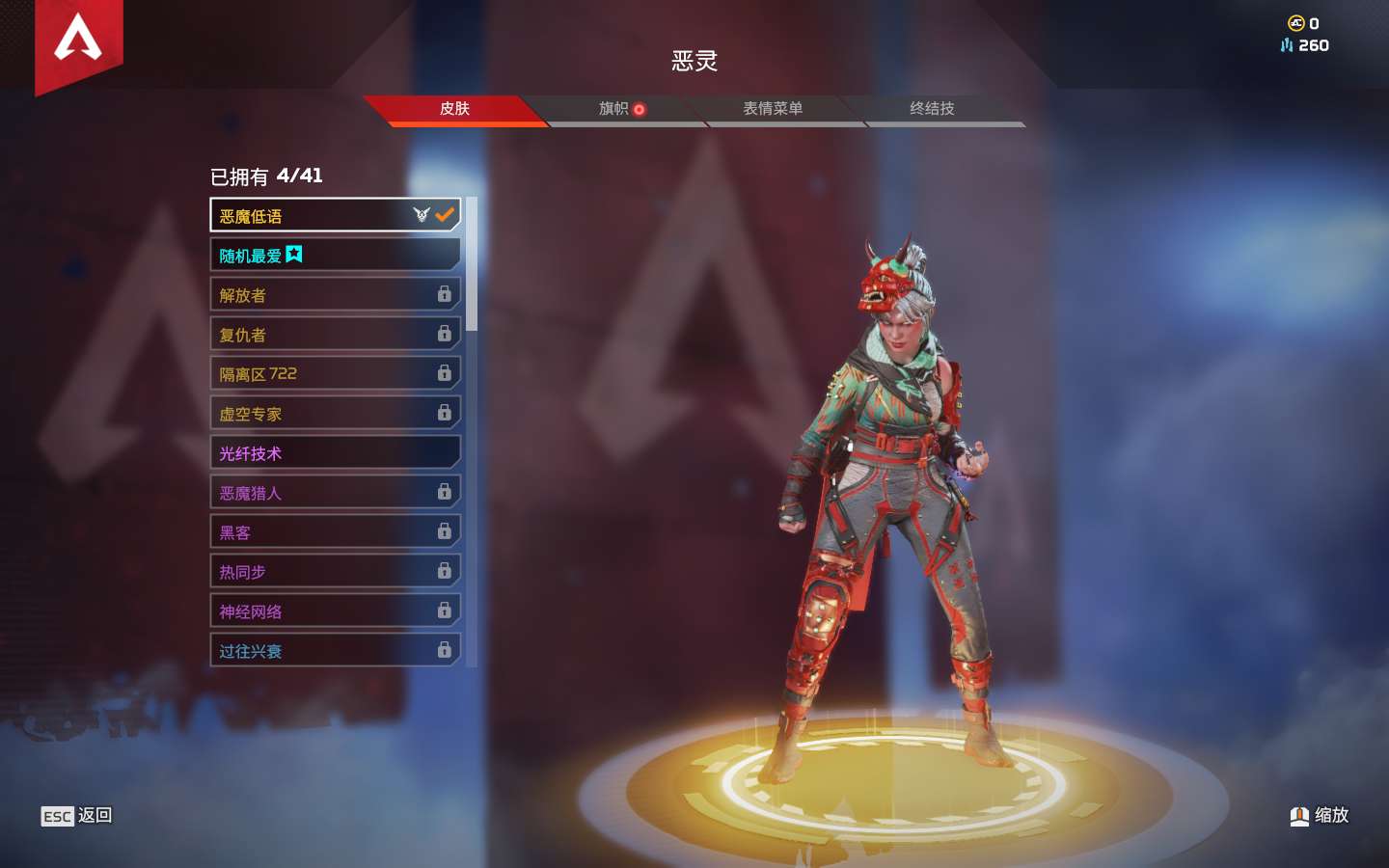Click the ESC 返回 back button
The height and width of the screenshot is (868, 1389).
pos(76,816)
